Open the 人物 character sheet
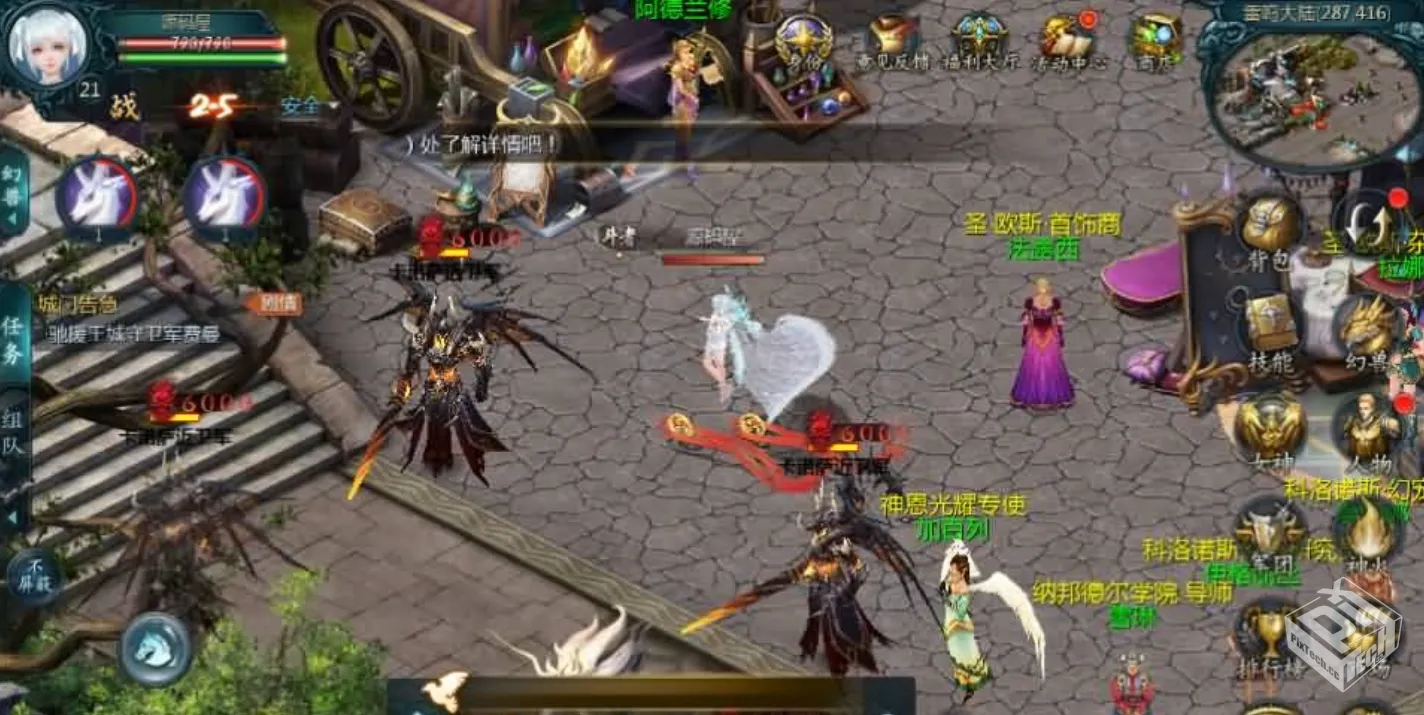Image resolution: width=1424 pixels, height=715 pixels. click(x=1367, y=427)
